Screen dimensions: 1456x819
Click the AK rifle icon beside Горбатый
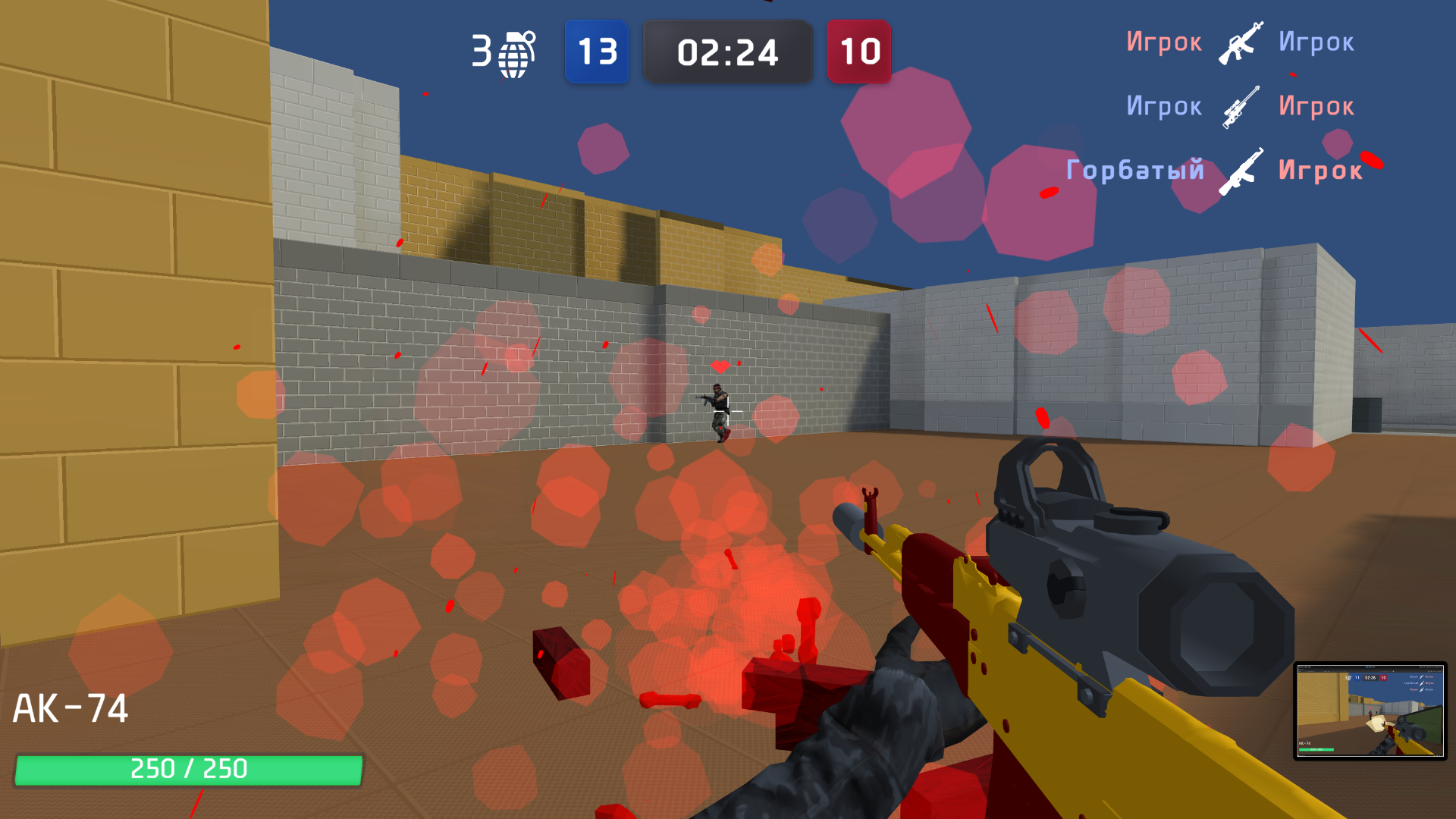click(x=1244, y=171)
